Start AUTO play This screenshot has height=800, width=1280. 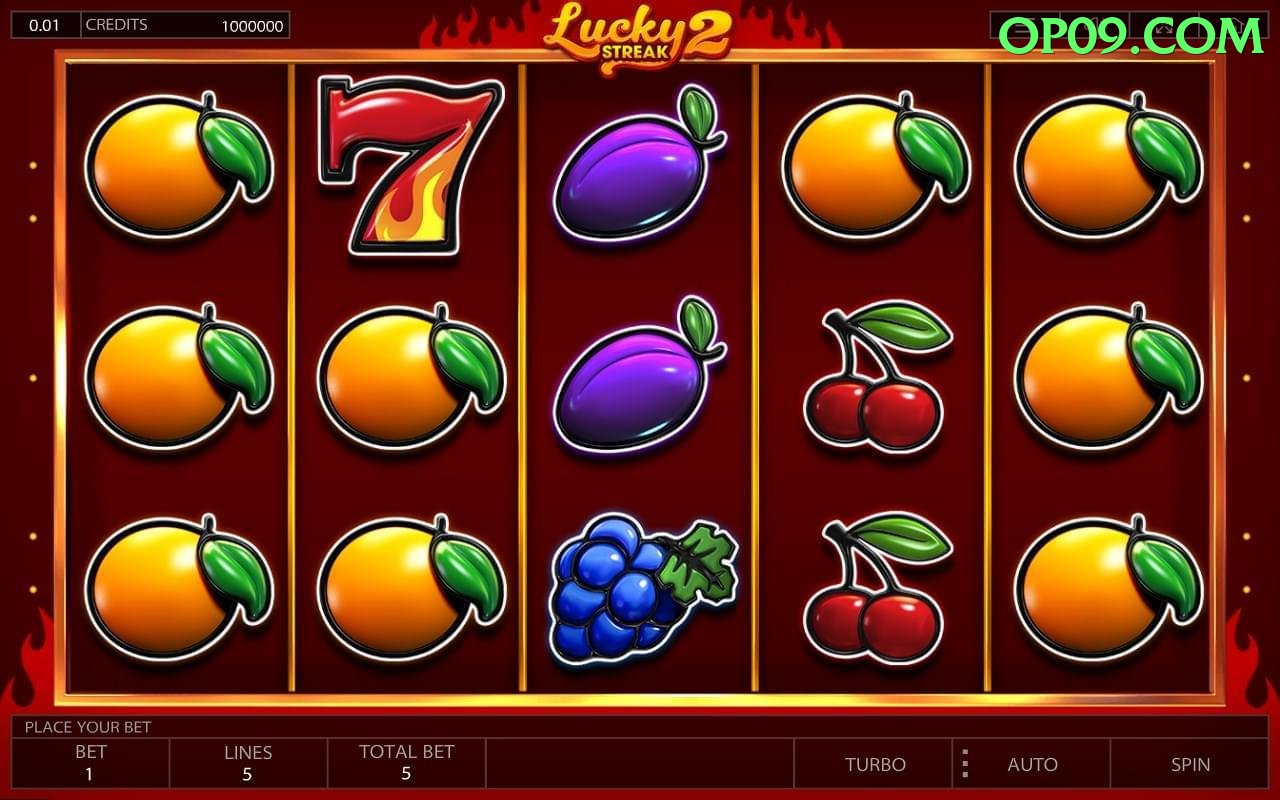click(1032, 764)
